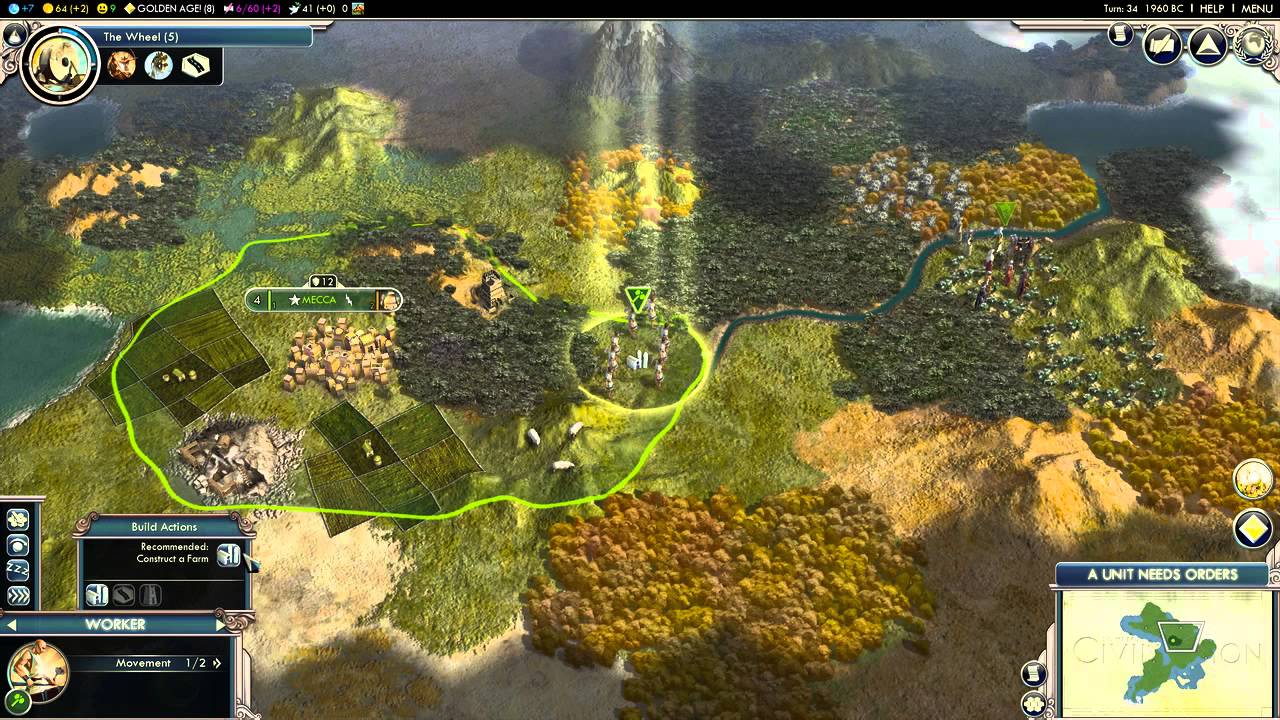Select the road build action icon
Screen dimensions: 1280x720
pyautogui.click(x=123, y=595)
